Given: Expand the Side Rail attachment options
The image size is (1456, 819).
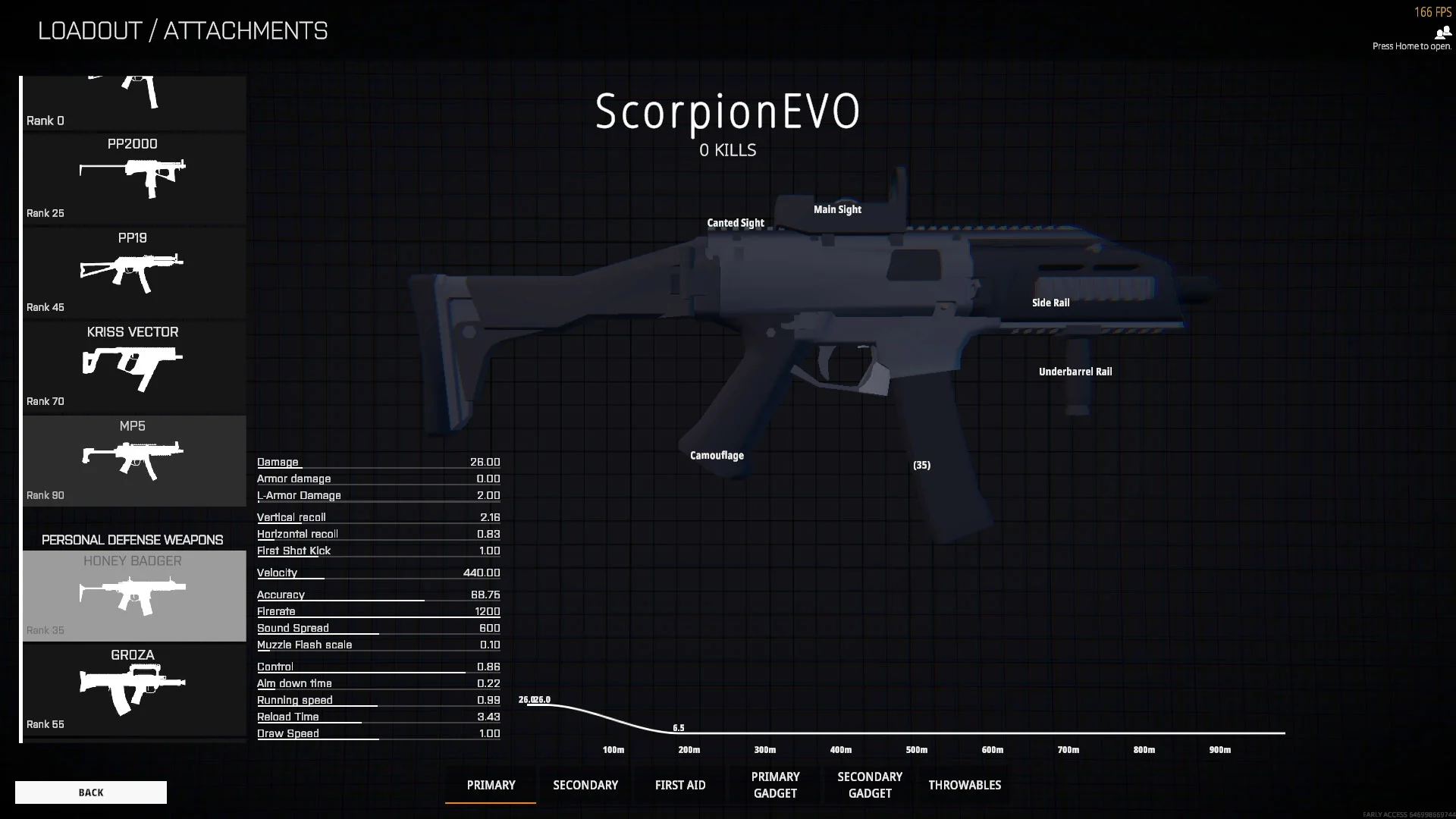Looking at the screenshot, I should pos(1051,302).
